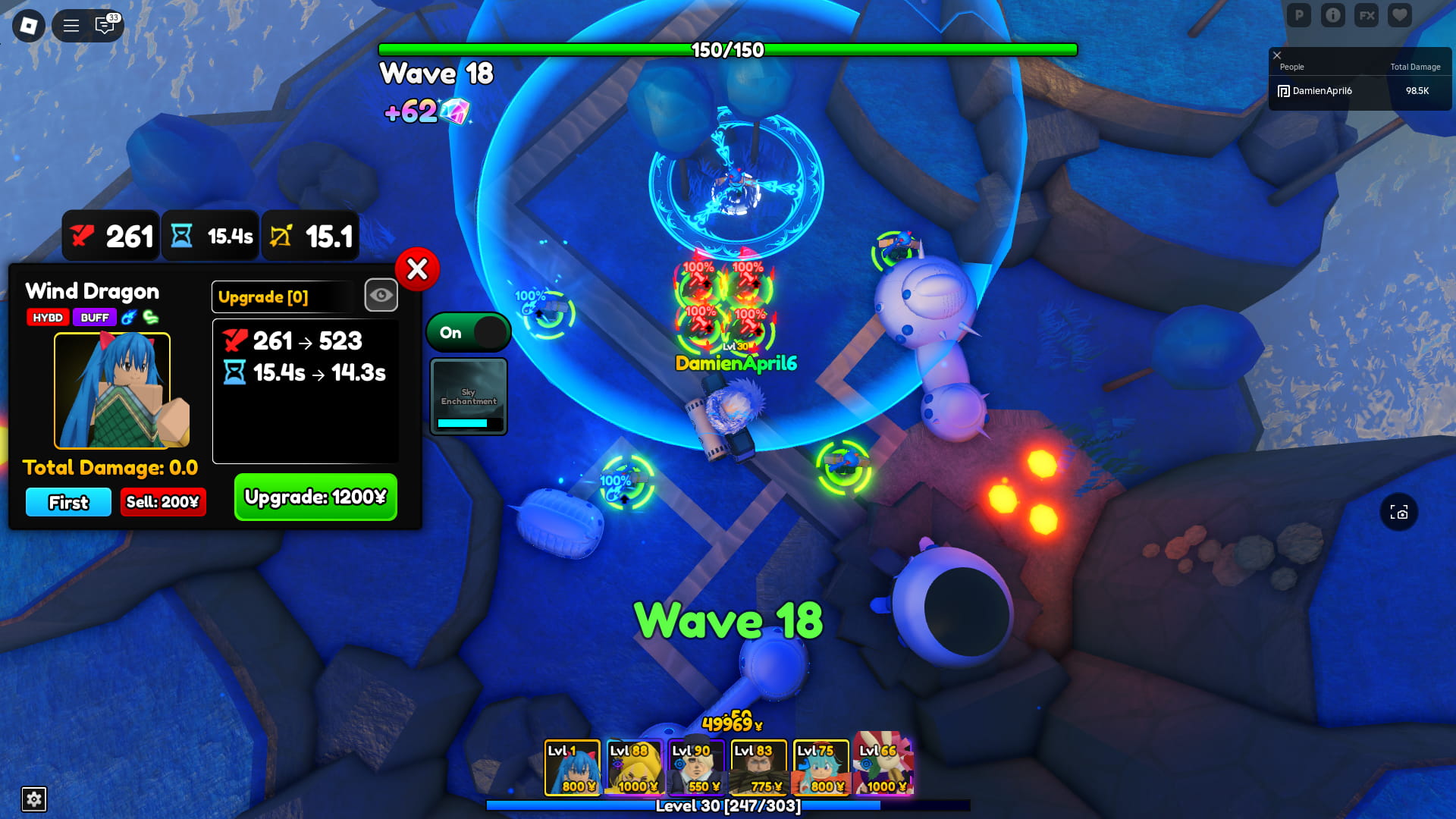
Task: Select the Lvl 90 unit slot
Action: coord(697,767)
